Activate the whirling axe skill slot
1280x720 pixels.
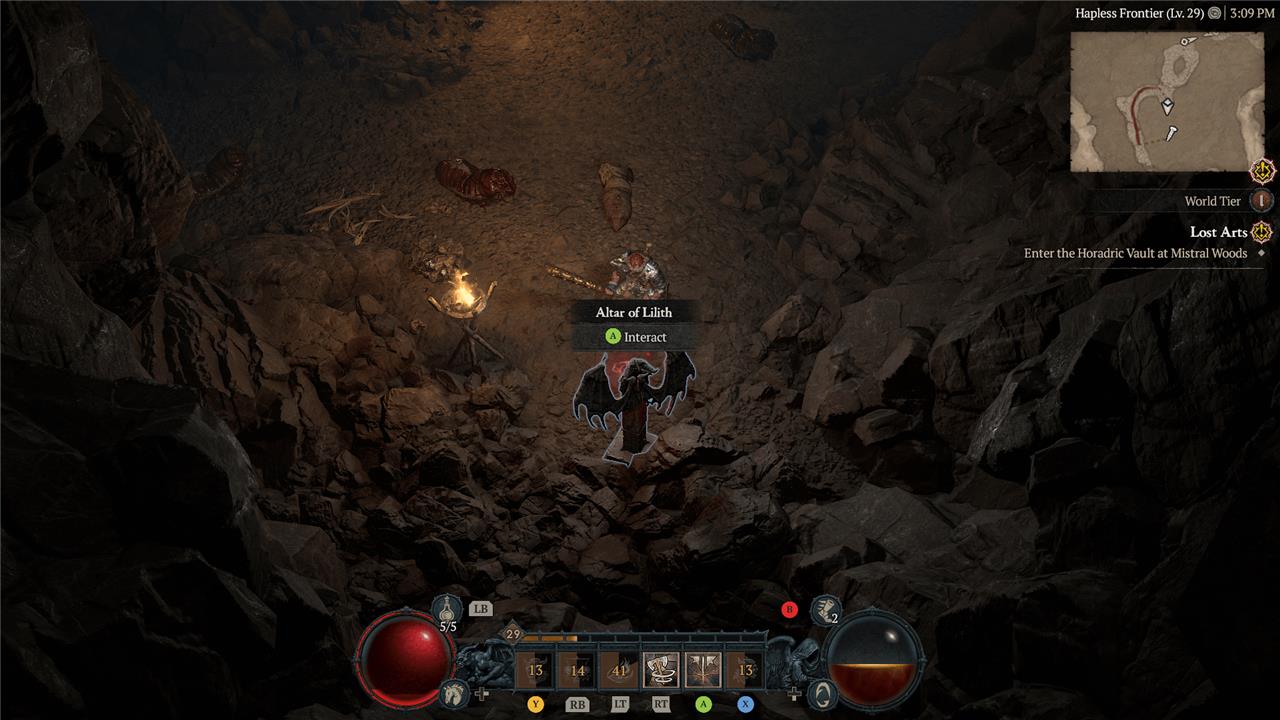tap(661, 670)
